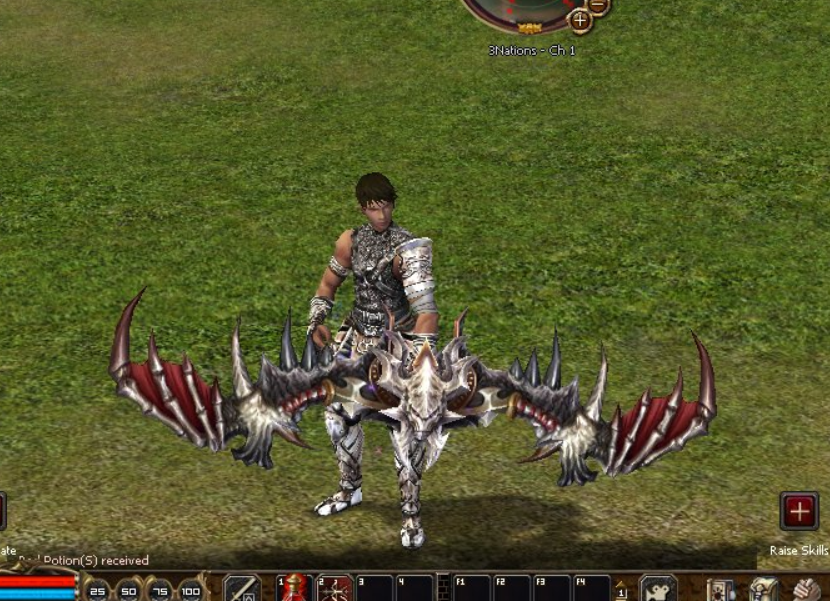Use the red potion in quickslot 1
This screenshot has height=601, width=830.
pyautogui.click(x=295, y=588)
